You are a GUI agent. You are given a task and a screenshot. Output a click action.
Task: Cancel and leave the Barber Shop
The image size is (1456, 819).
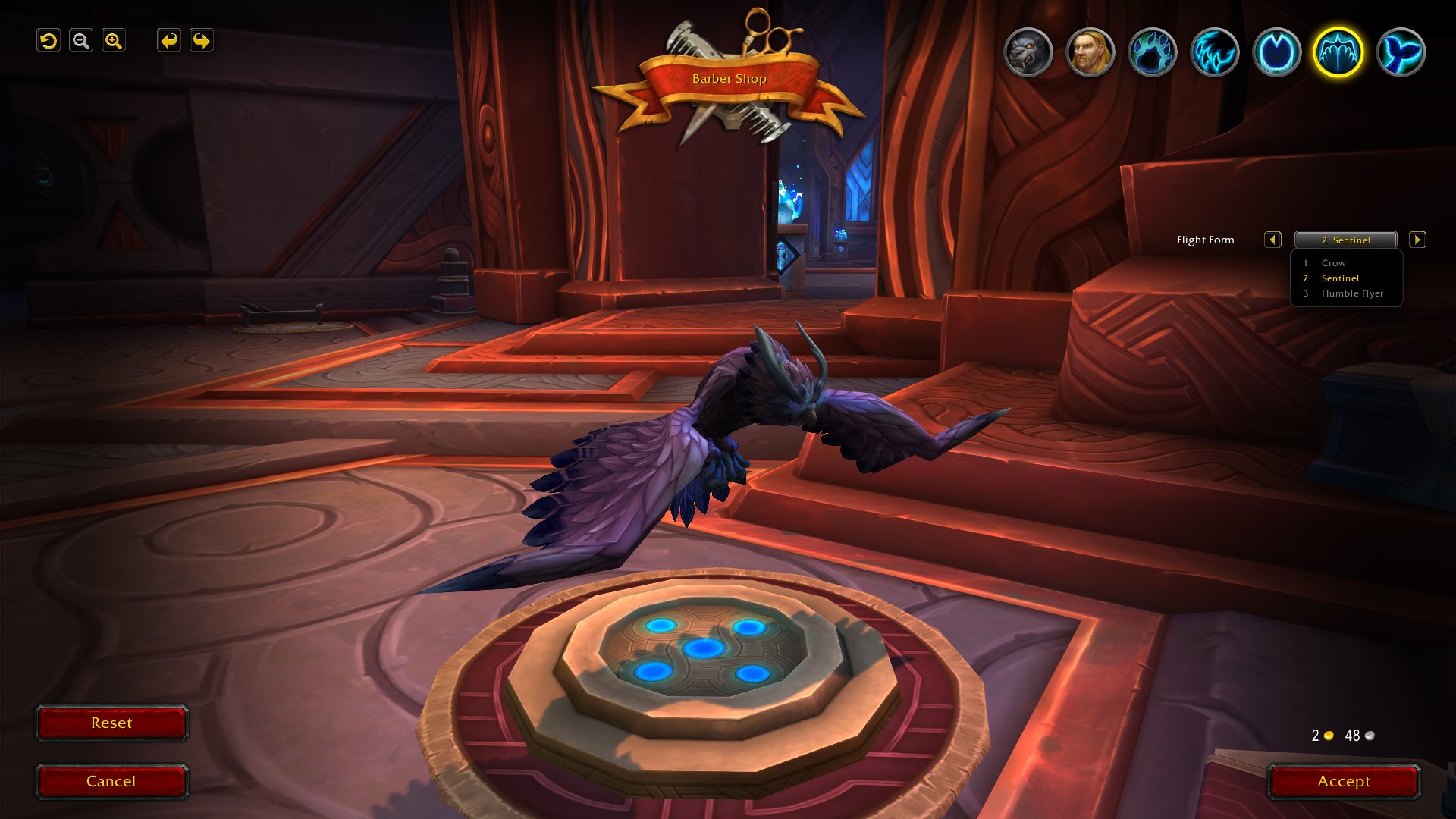pyautogui.click(x=111, y=781)
